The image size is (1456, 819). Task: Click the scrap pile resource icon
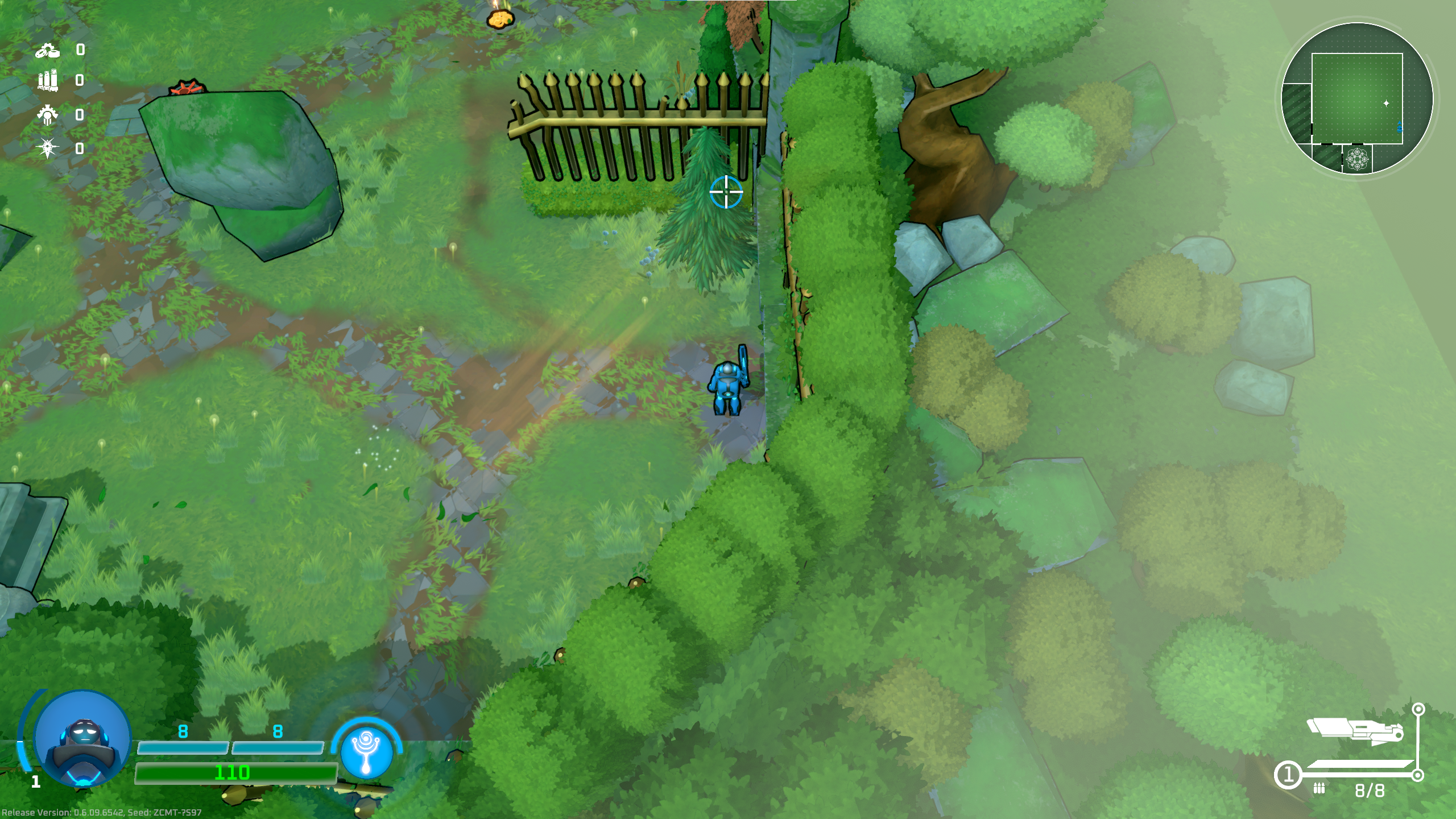48,51
